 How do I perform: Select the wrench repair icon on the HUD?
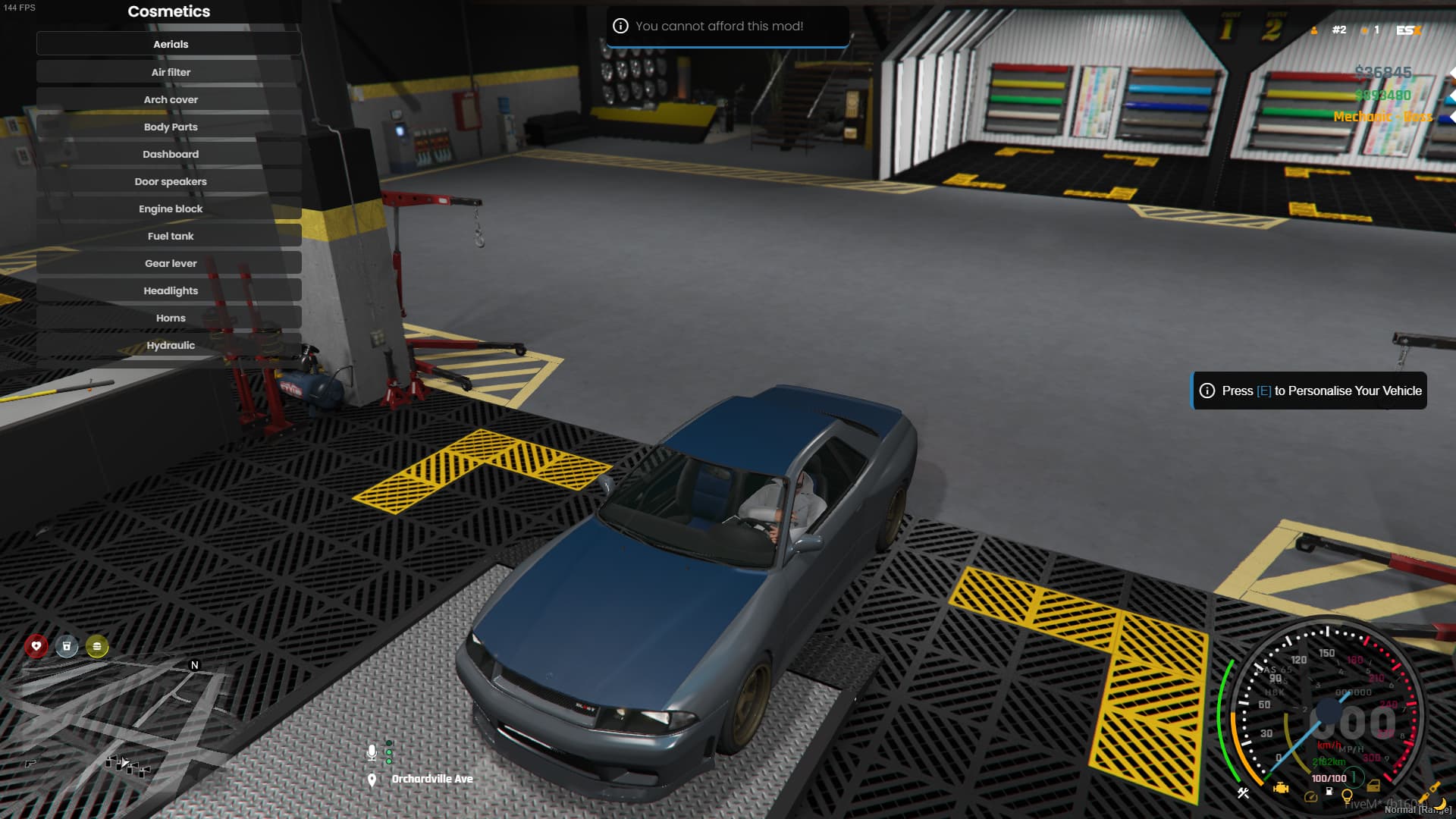(1244, 792)
